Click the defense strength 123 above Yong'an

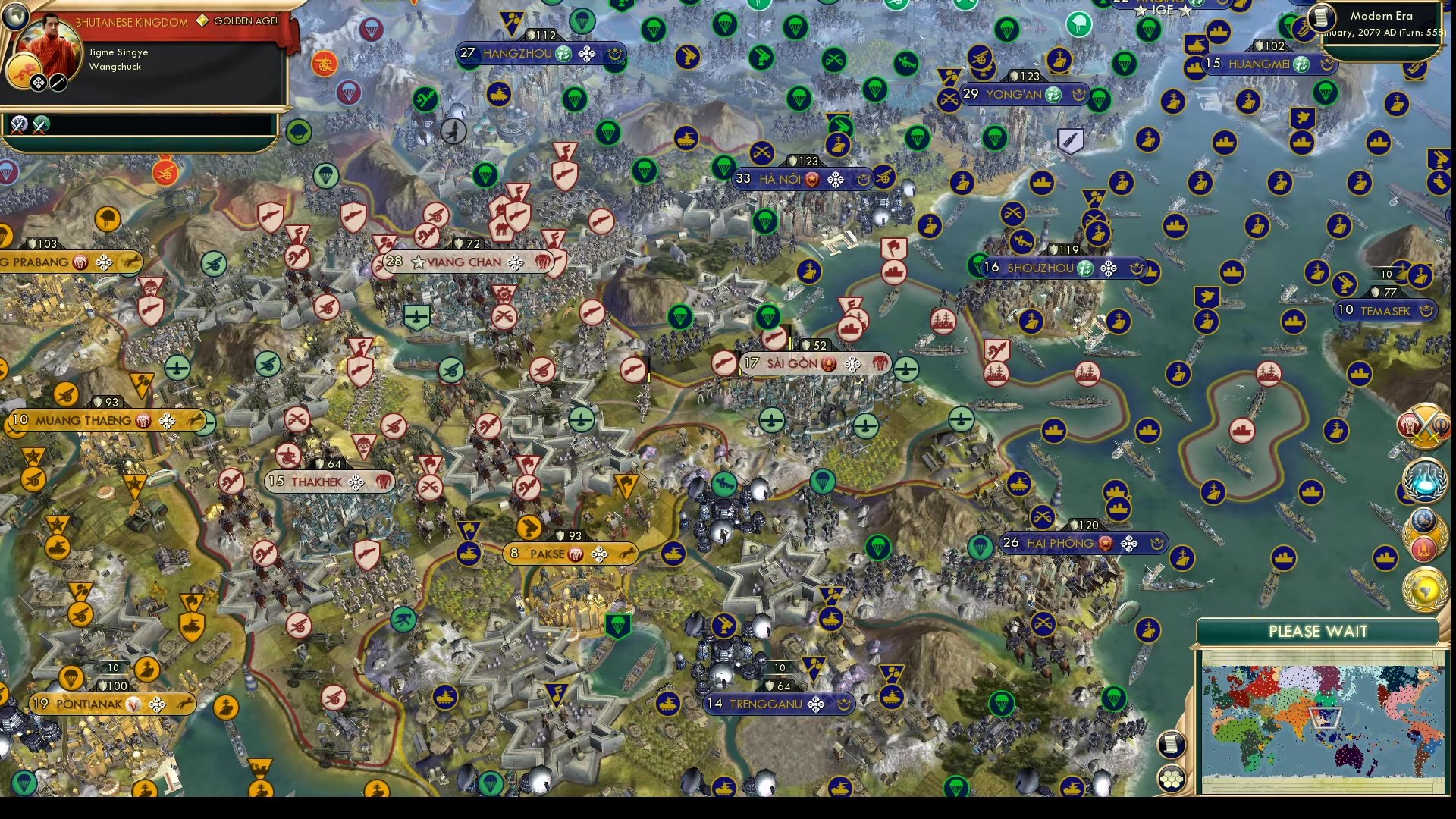pos(1025,75)
